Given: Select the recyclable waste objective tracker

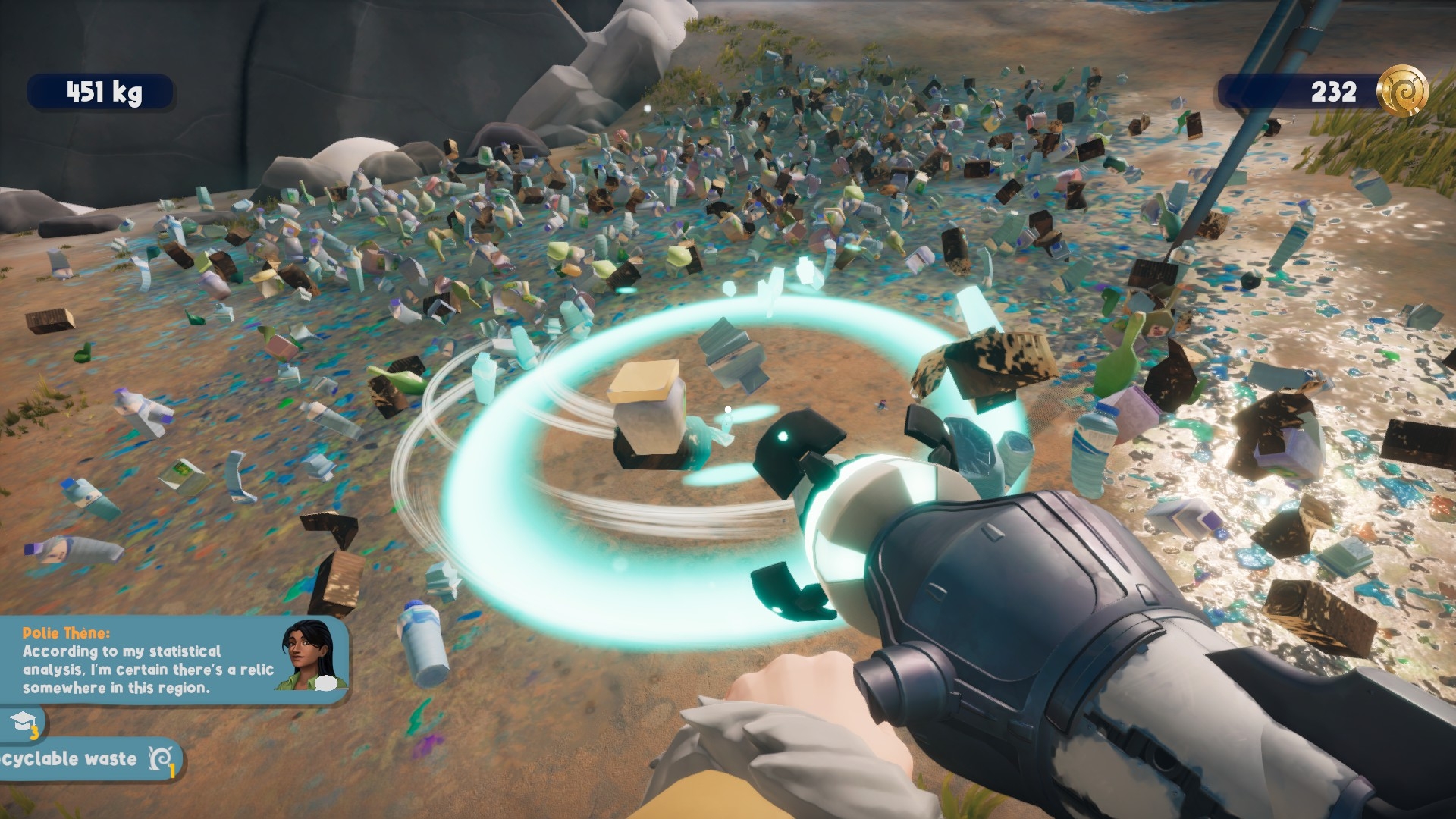Looking at the screenshot, I should coord(87,758).
